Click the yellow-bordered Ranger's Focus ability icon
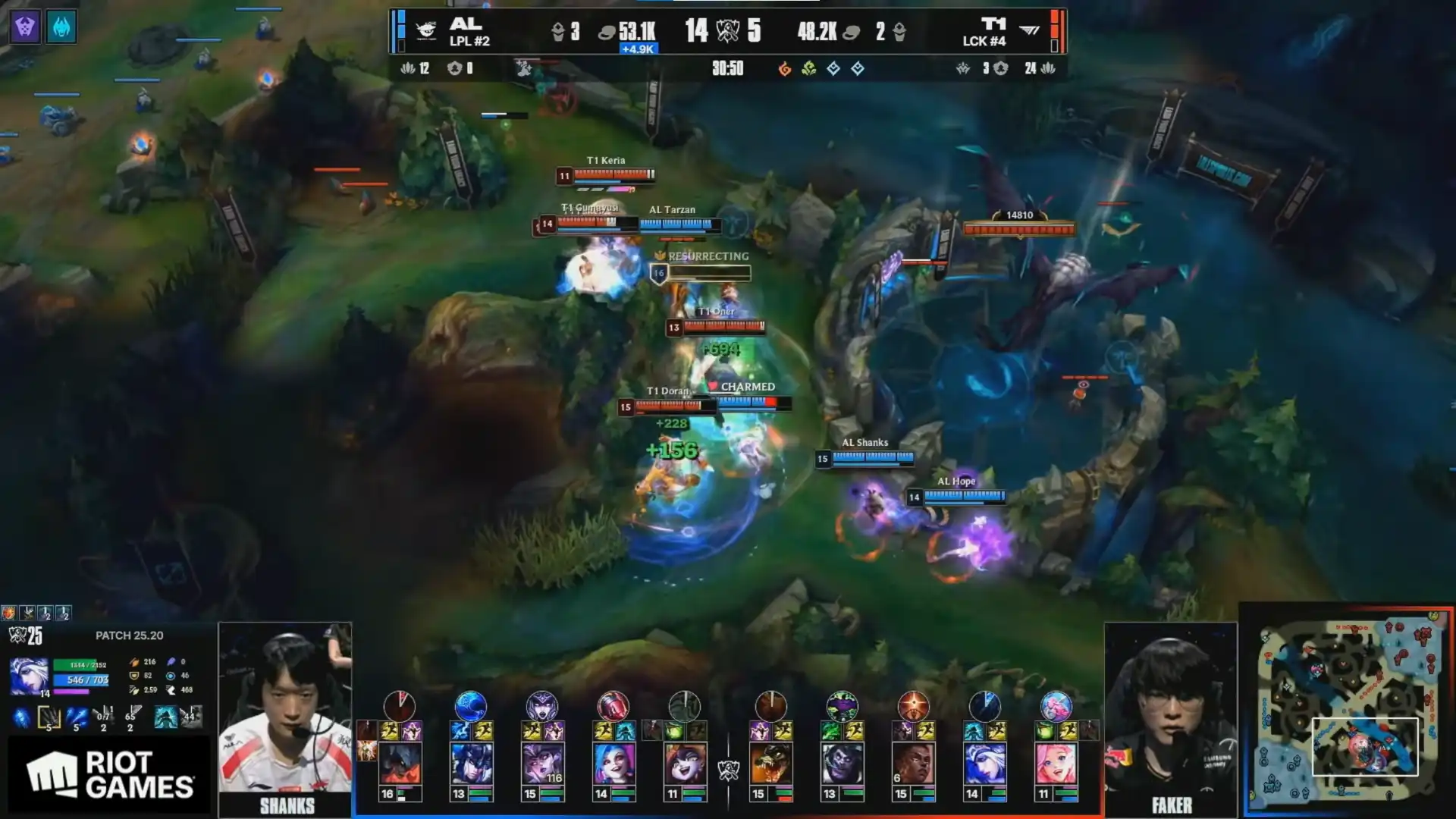This screenshot has height=819, width=1456. point(49,717)
